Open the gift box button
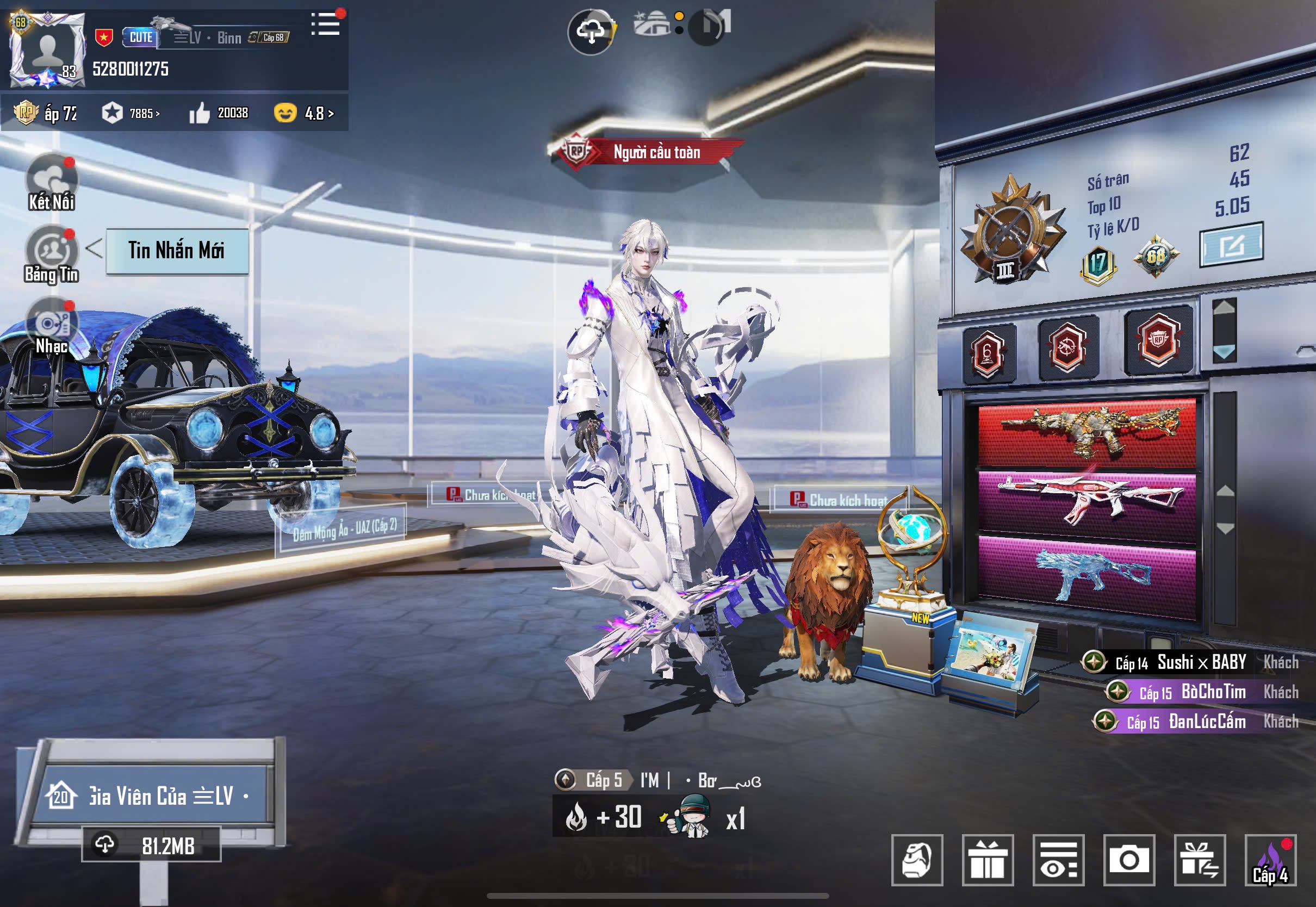The height and width of the screenshot is (907, 1316). point(988,860)
